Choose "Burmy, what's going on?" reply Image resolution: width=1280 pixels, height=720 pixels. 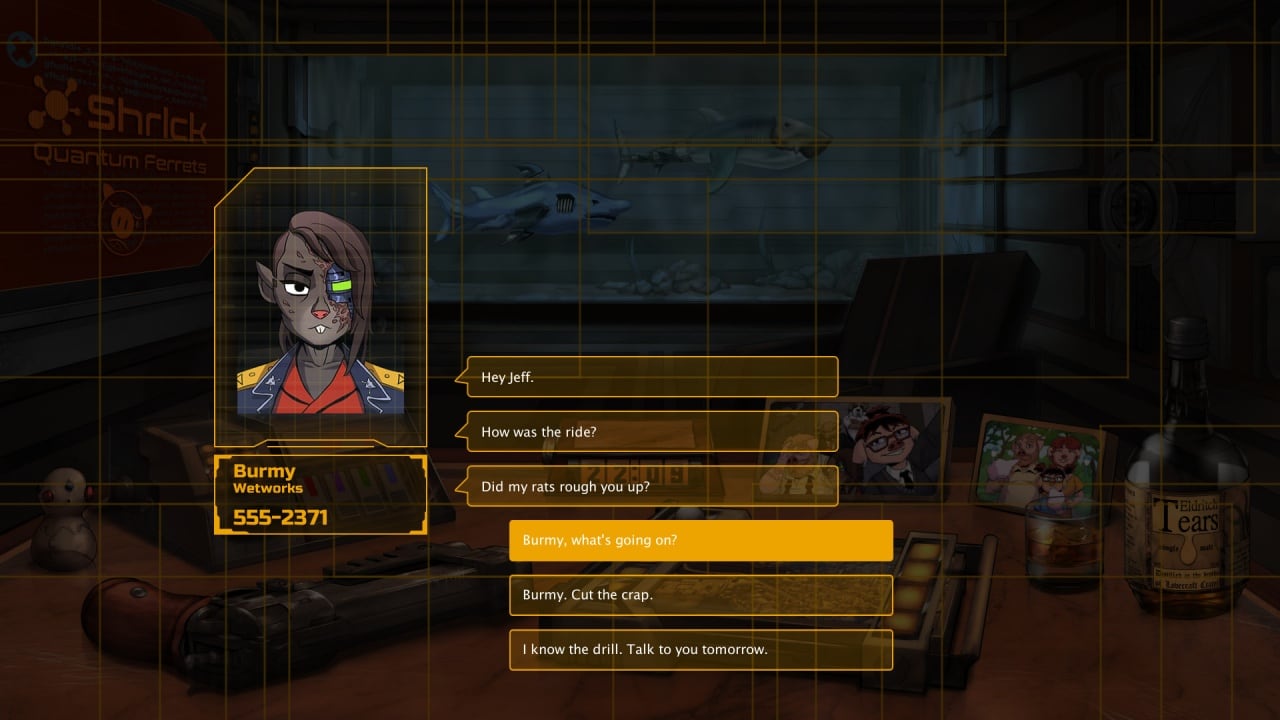[700, 540]
